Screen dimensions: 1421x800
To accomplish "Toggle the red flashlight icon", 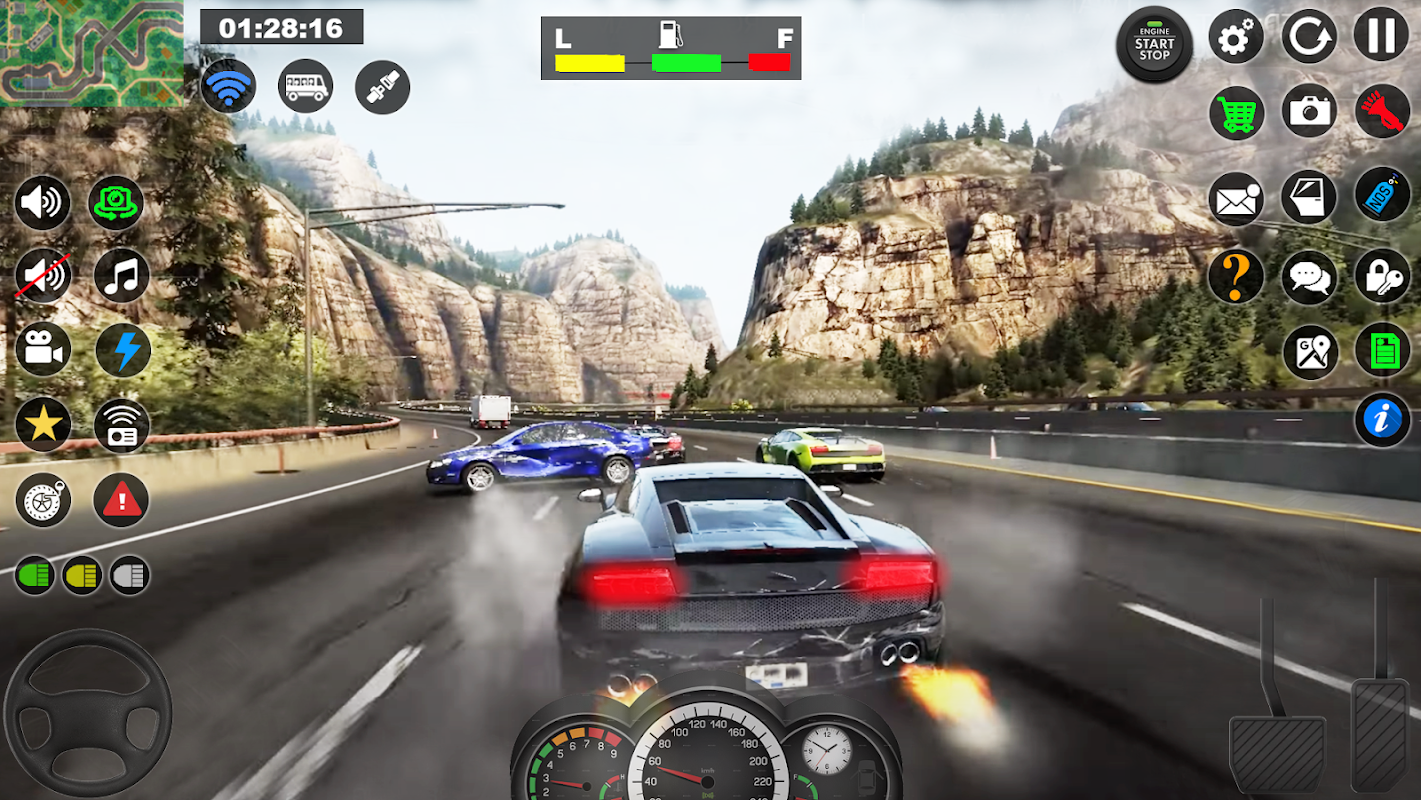I will [x=1382, y=112].
